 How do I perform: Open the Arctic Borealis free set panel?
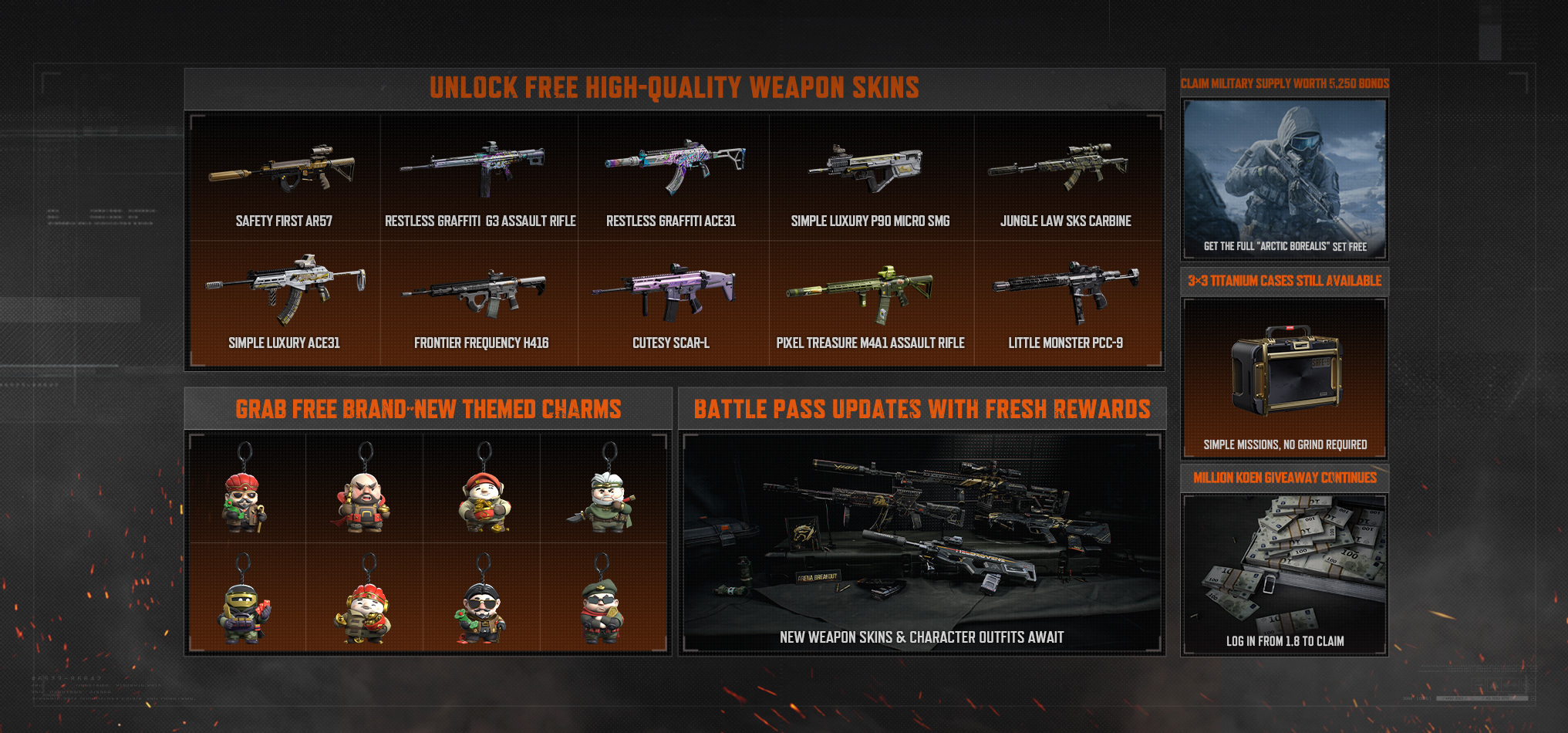[x=1284, y=179]
